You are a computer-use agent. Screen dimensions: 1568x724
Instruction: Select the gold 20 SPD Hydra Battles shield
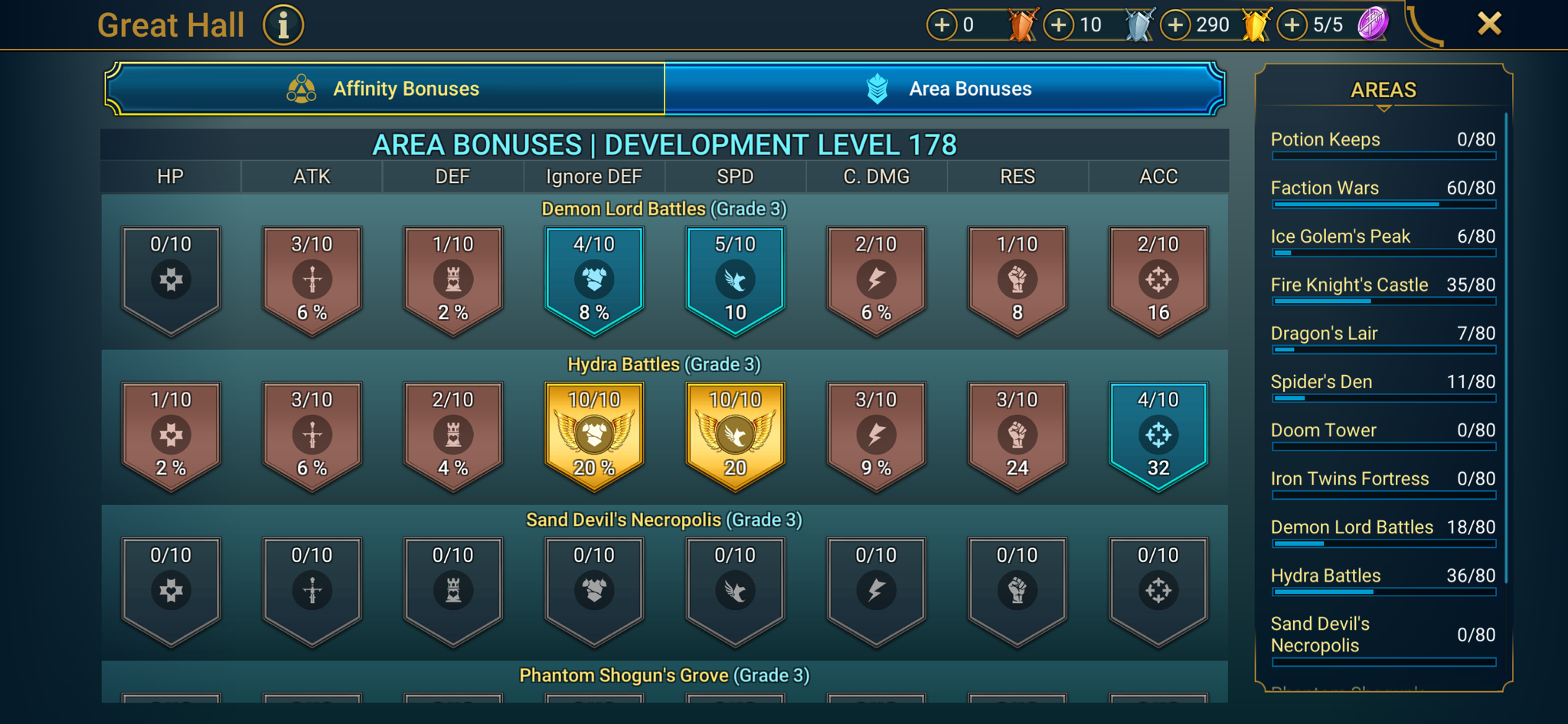click(x=734, y=435)
